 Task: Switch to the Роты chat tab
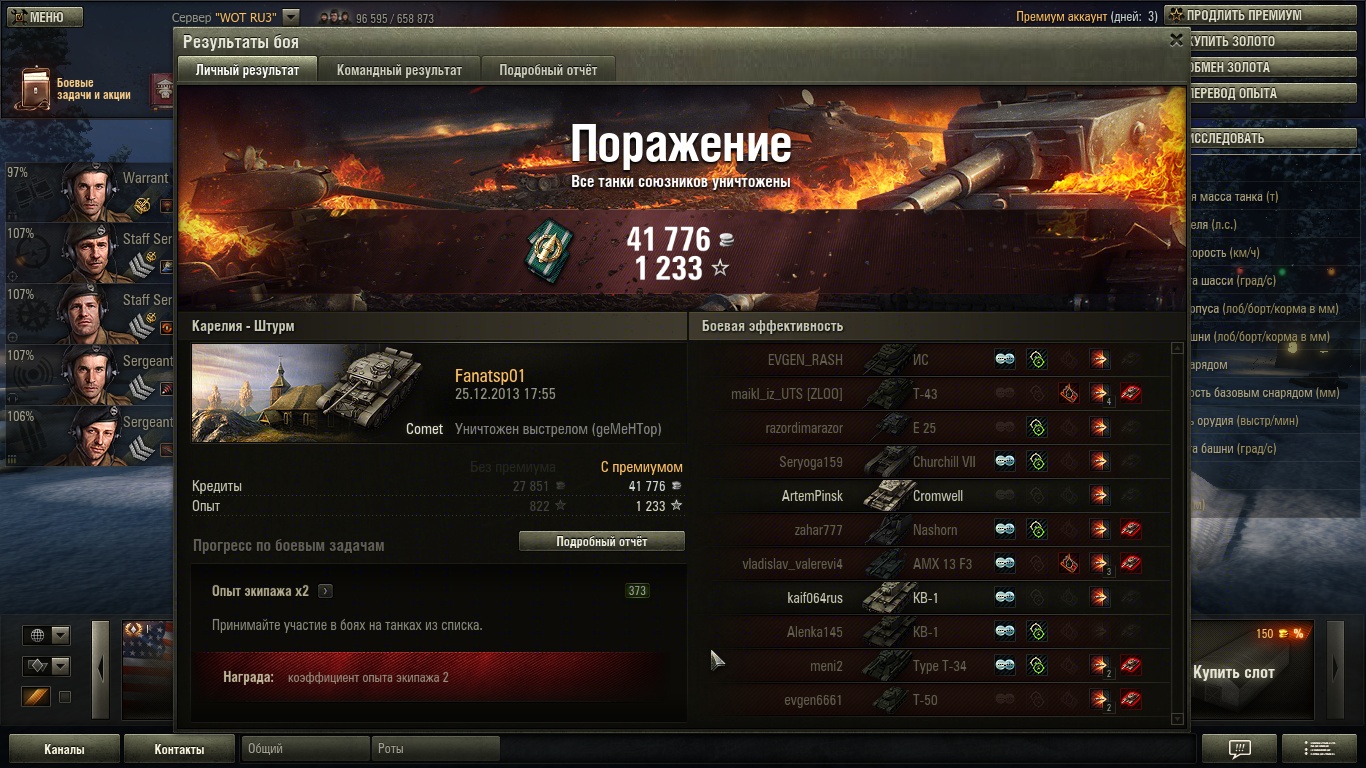click(436, 749)
